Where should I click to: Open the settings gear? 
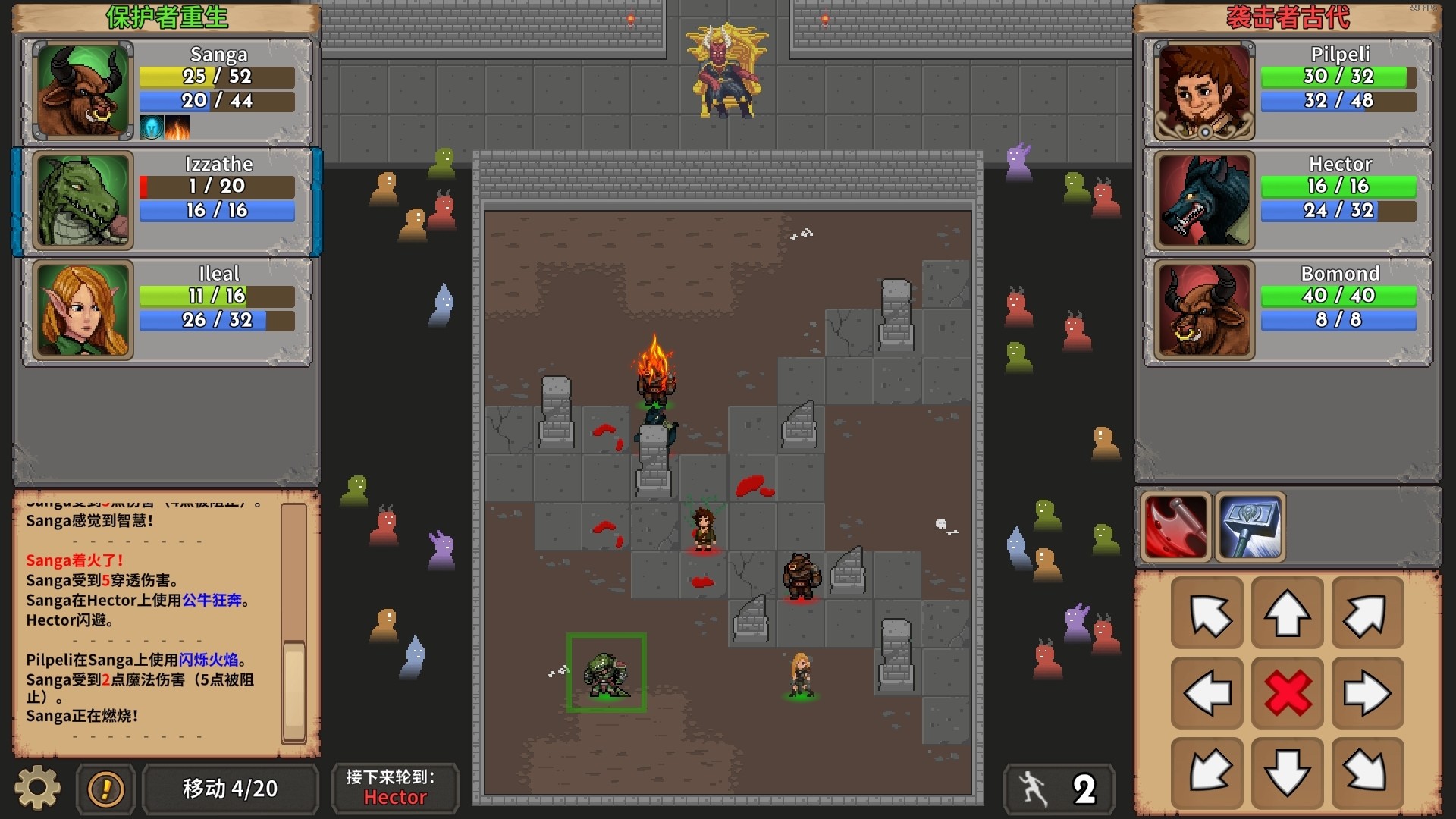tap(36, 788)
